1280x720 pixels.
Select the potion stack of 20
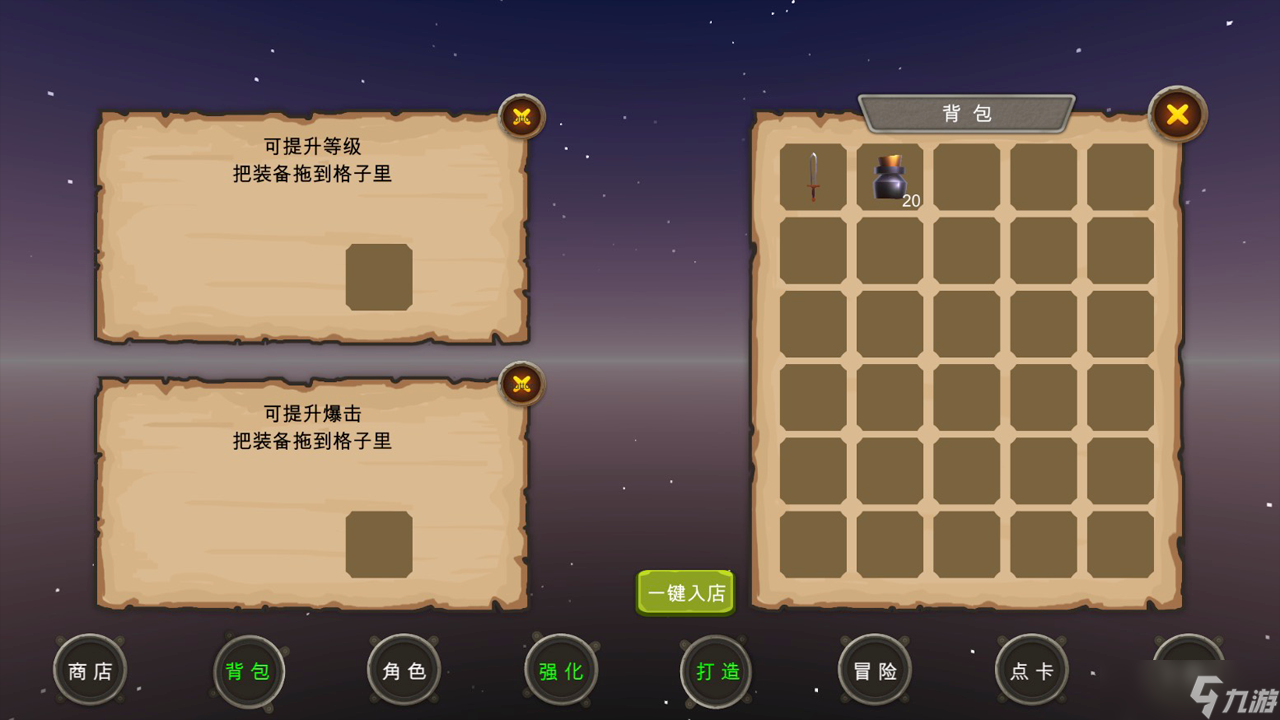tap(889, 178)
